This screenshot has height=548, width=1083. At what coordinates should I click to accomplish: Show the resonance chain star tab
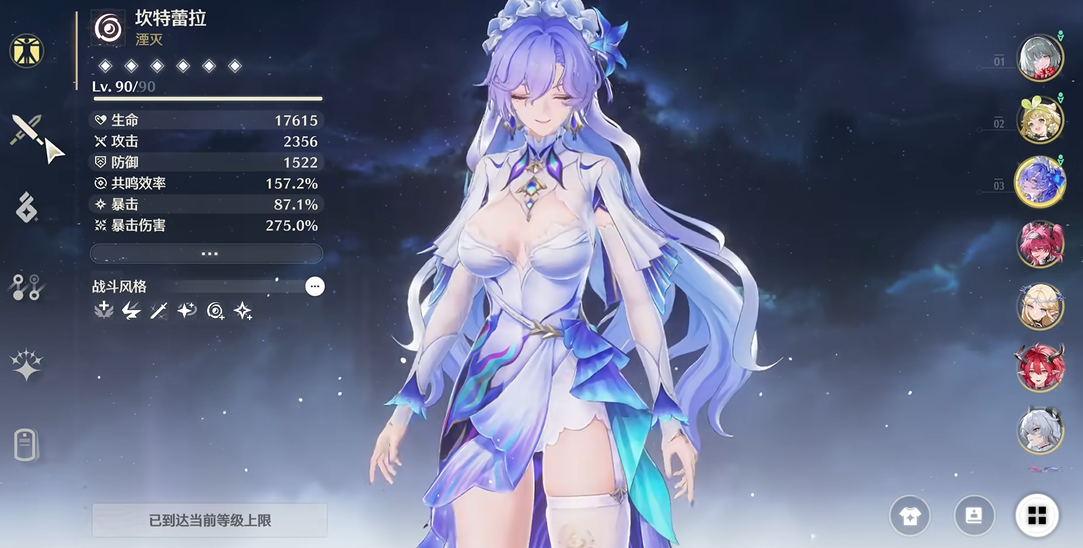point(27,366)
